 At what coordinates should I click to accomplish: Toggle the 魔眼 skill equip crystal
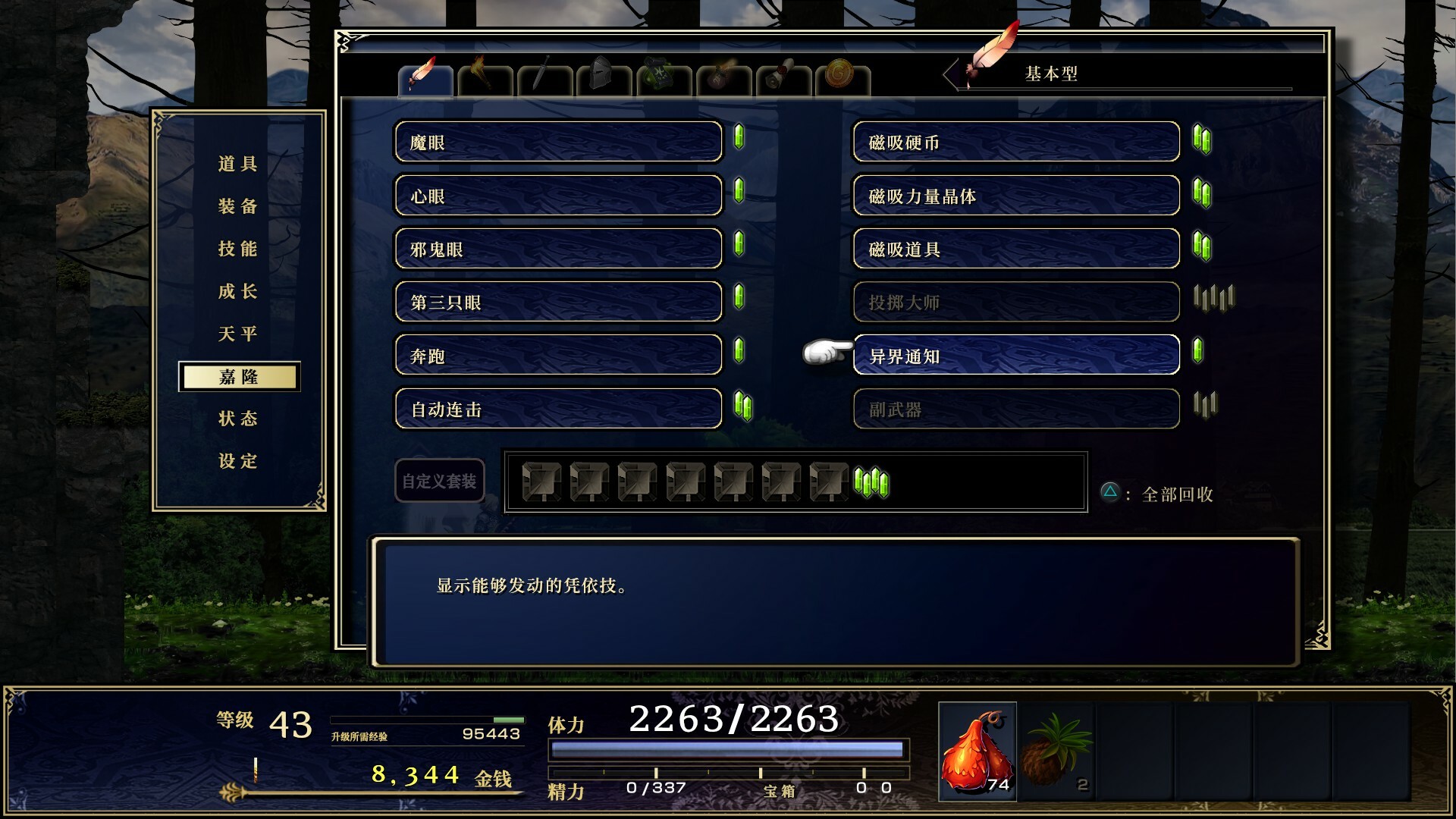point(739,140)
